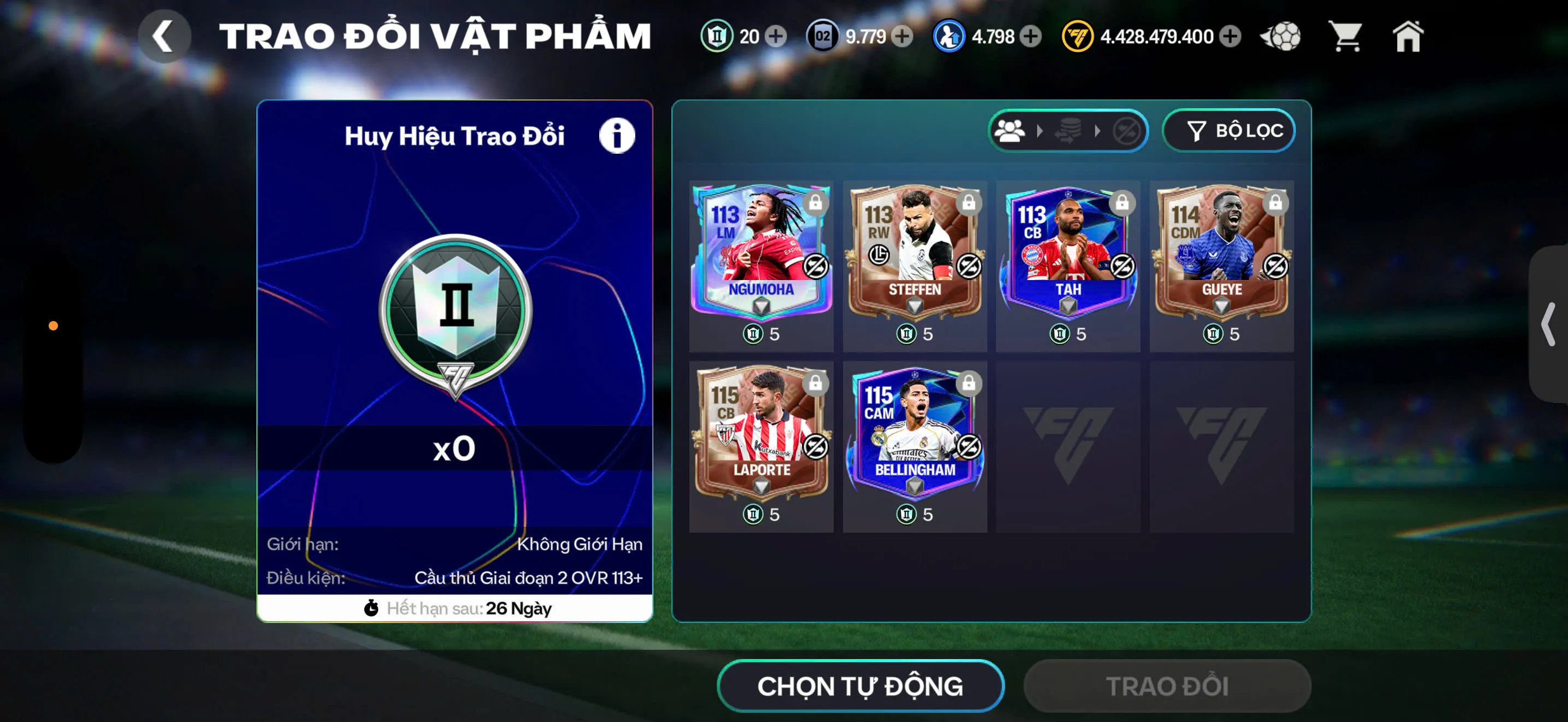Screen dimensions: 1568x722
Task: Open the info tooltip on Huy Hiệu Trao Đổi
Action: point(617,136)
